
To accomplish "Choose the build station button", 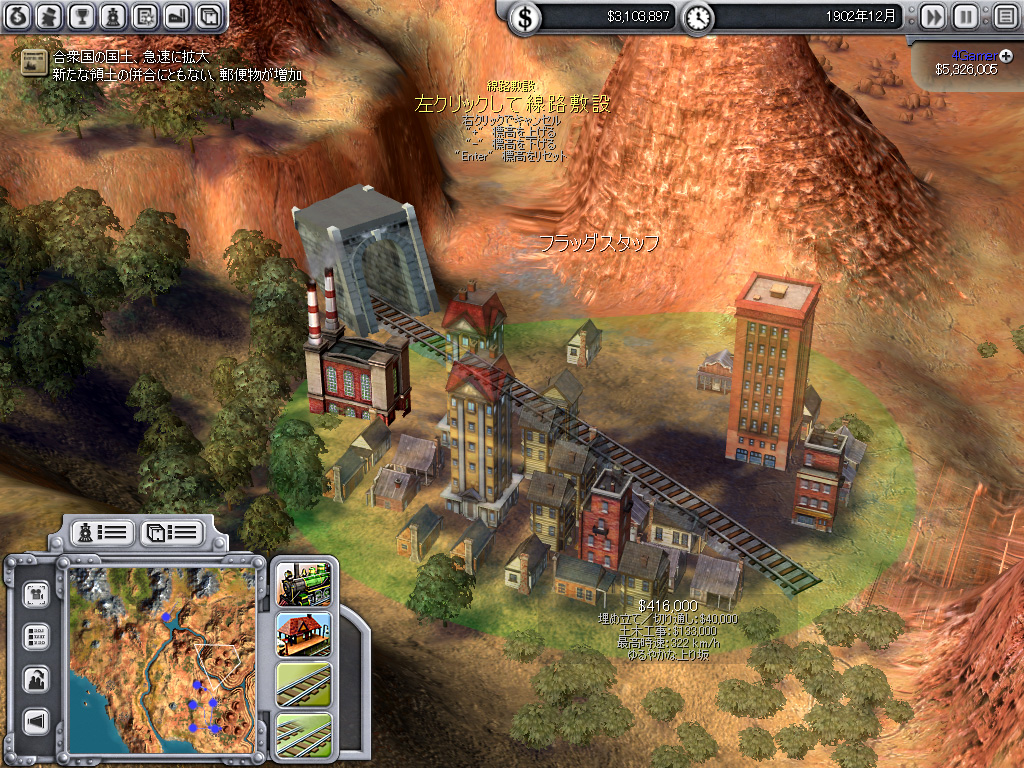I will pos(304,634).
